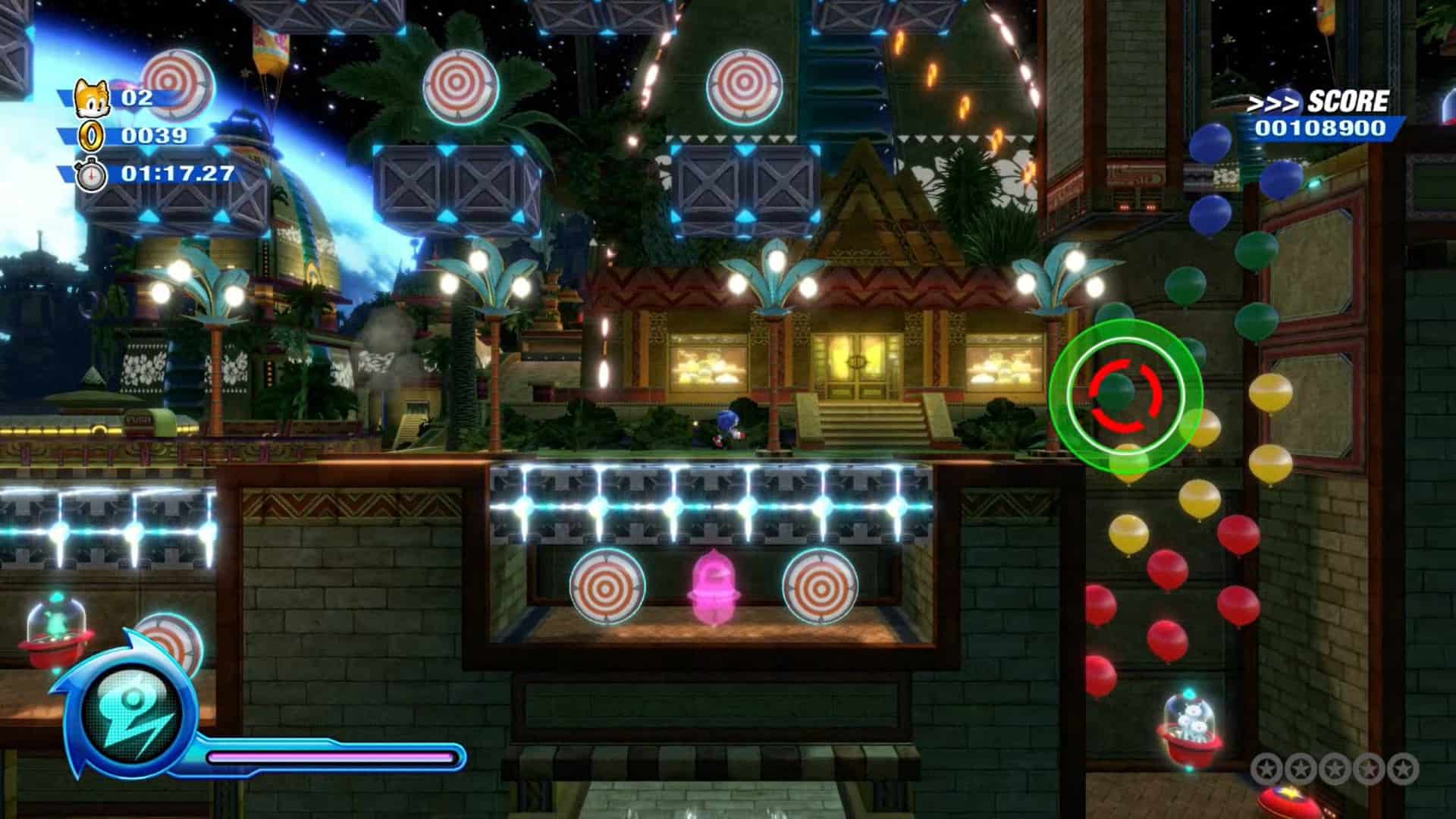Click the fifth star rating icon
Viewport: 1456px width, 819px height.
click(x=1403, y=768)
